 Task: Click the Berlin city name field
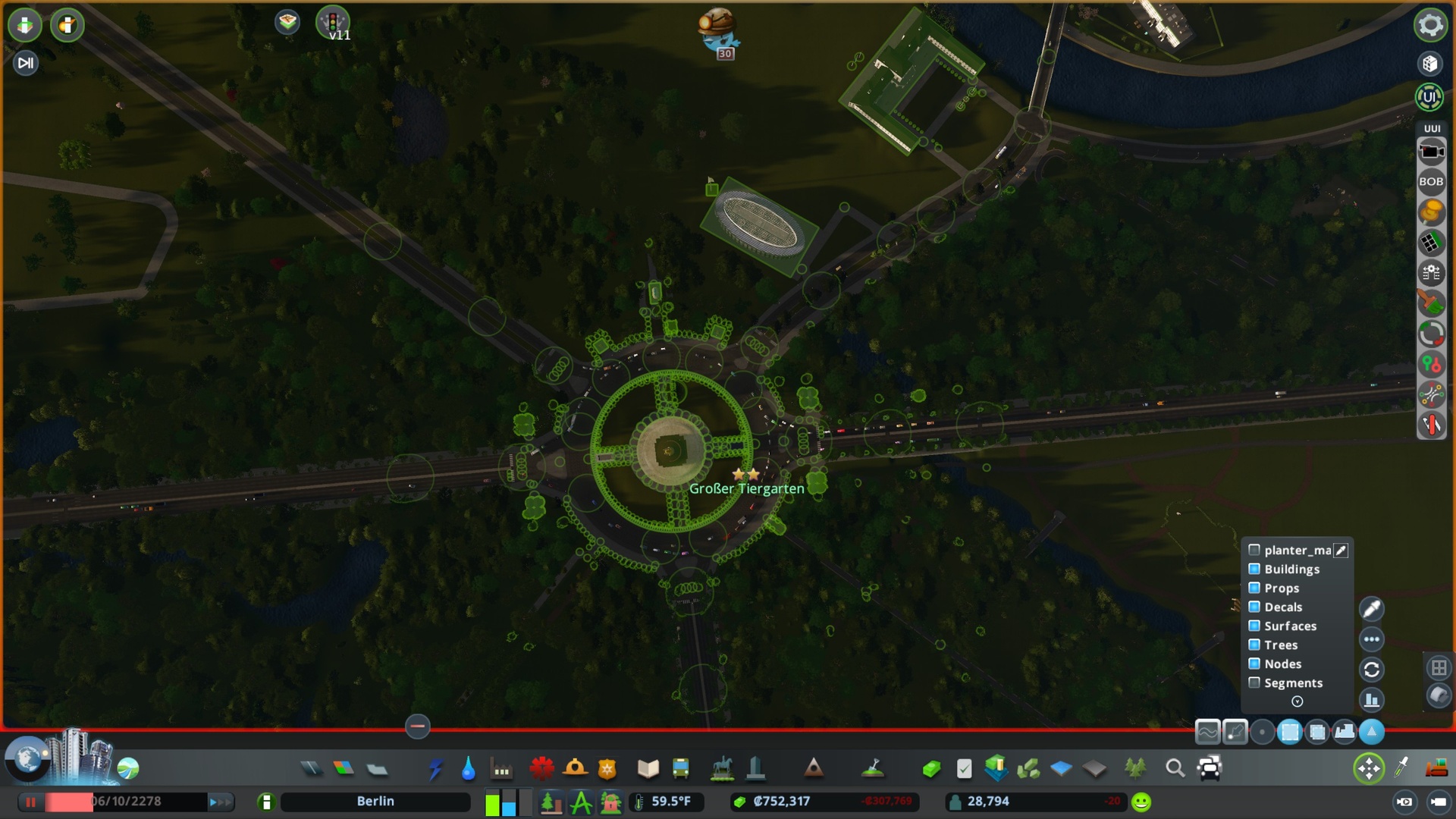pos(375,801)
